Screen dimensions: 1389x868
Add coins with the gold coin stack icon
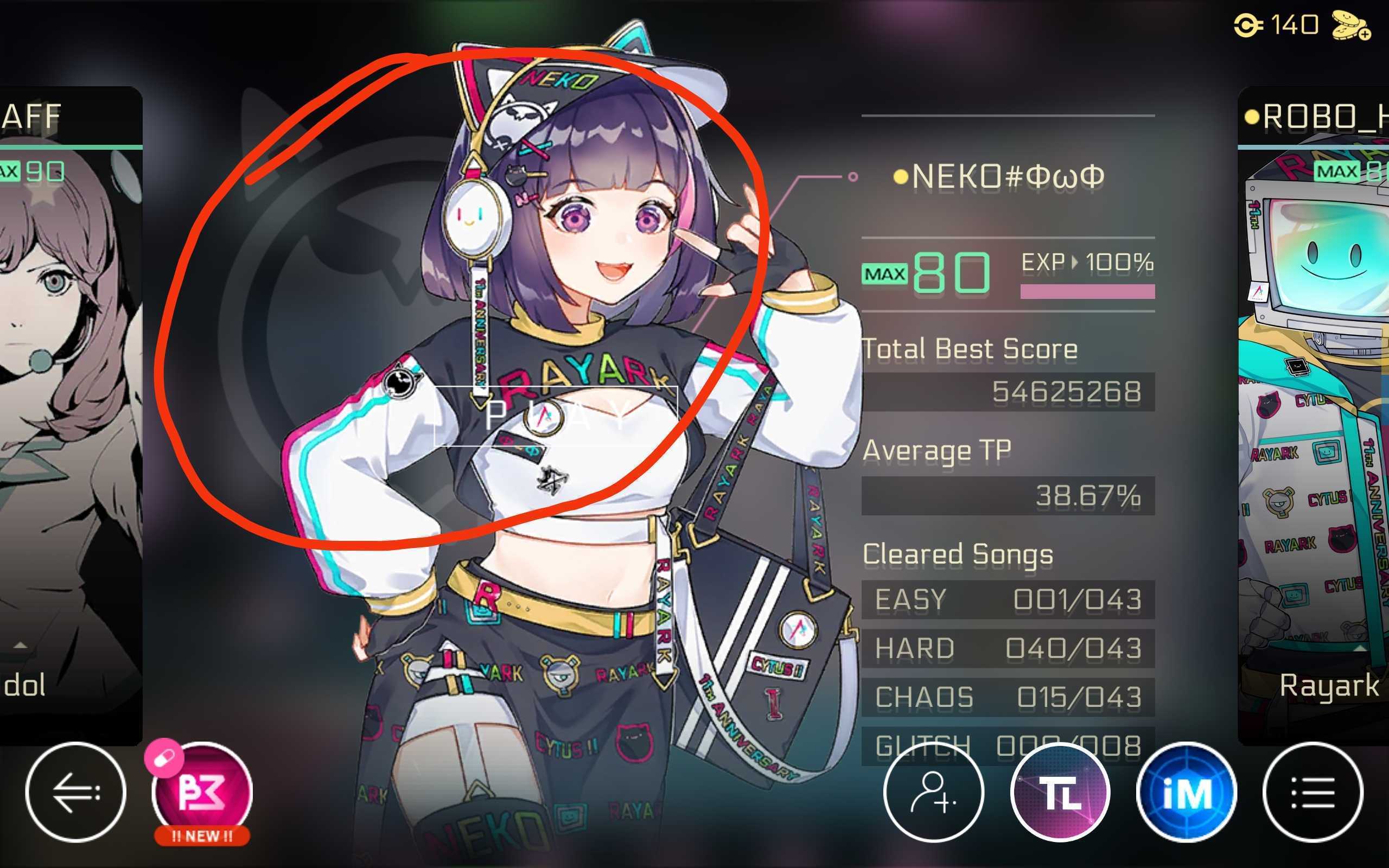pyautogui.click(x=1351, y=27)
